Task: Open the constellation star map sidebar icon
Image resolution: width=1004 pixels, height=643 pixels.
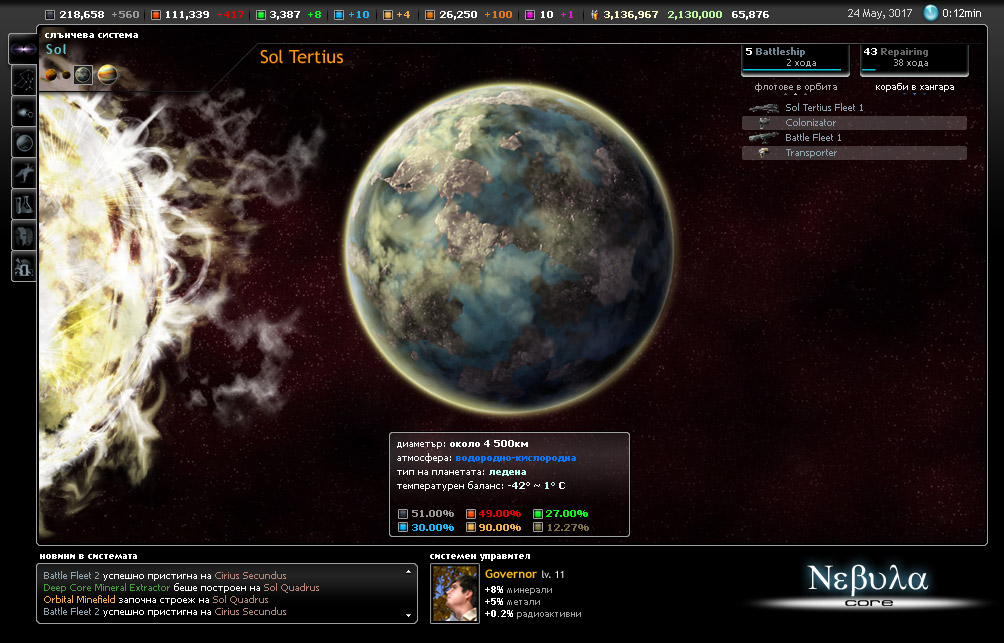Action: (x=23, y=81)
